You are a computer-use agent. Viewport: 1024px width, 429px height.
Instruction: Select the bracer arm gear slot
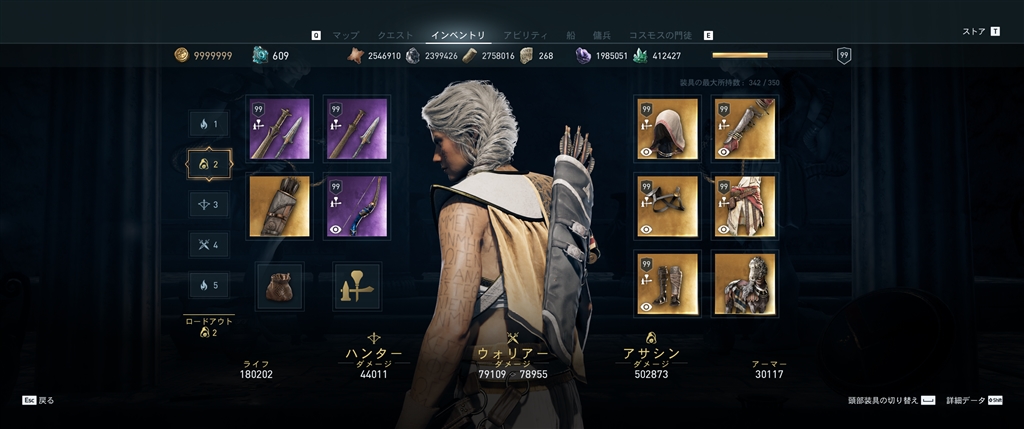(744, 129)
